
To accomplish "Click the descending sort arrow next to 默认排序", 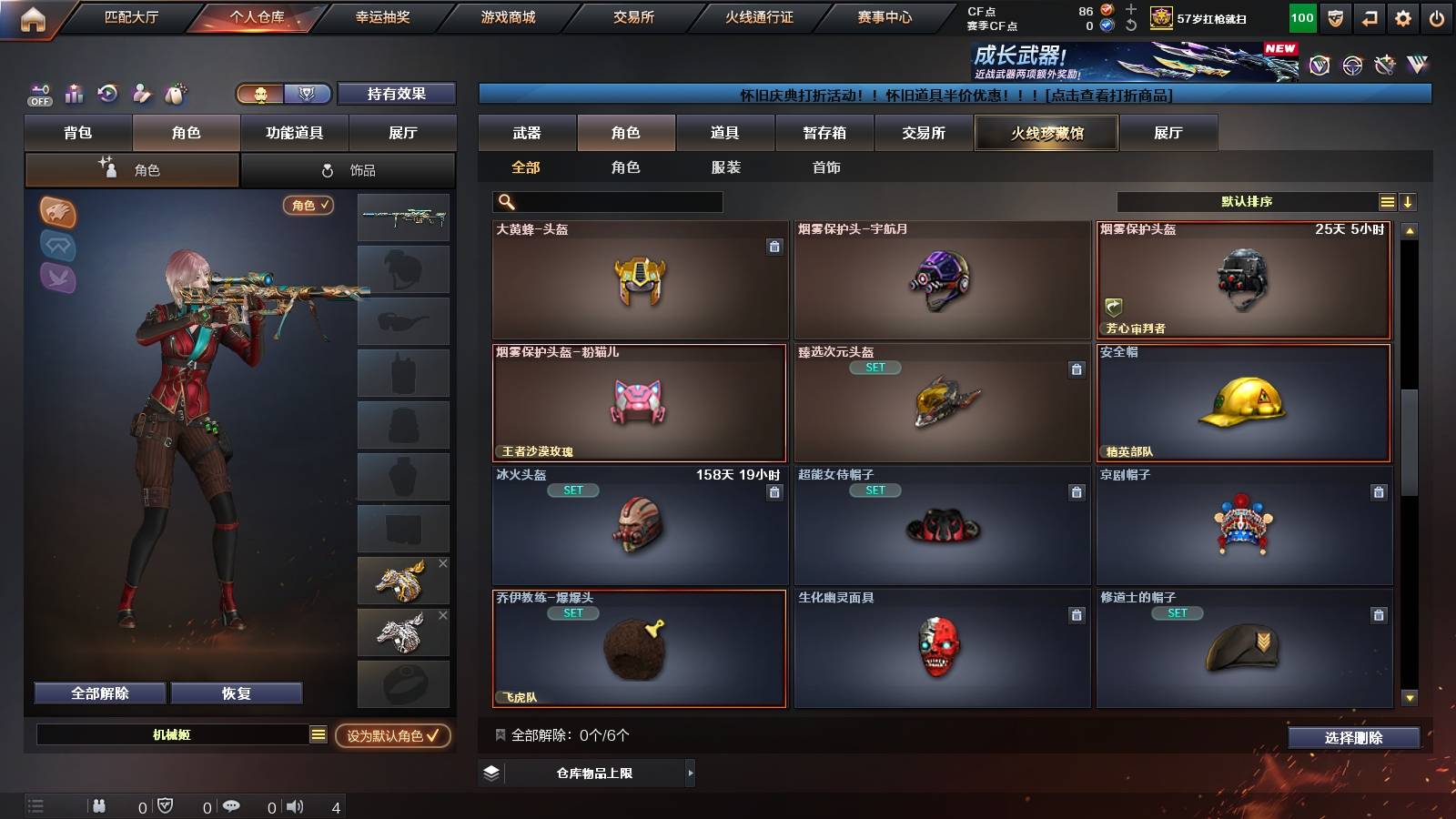I will tap(1410, 201).
